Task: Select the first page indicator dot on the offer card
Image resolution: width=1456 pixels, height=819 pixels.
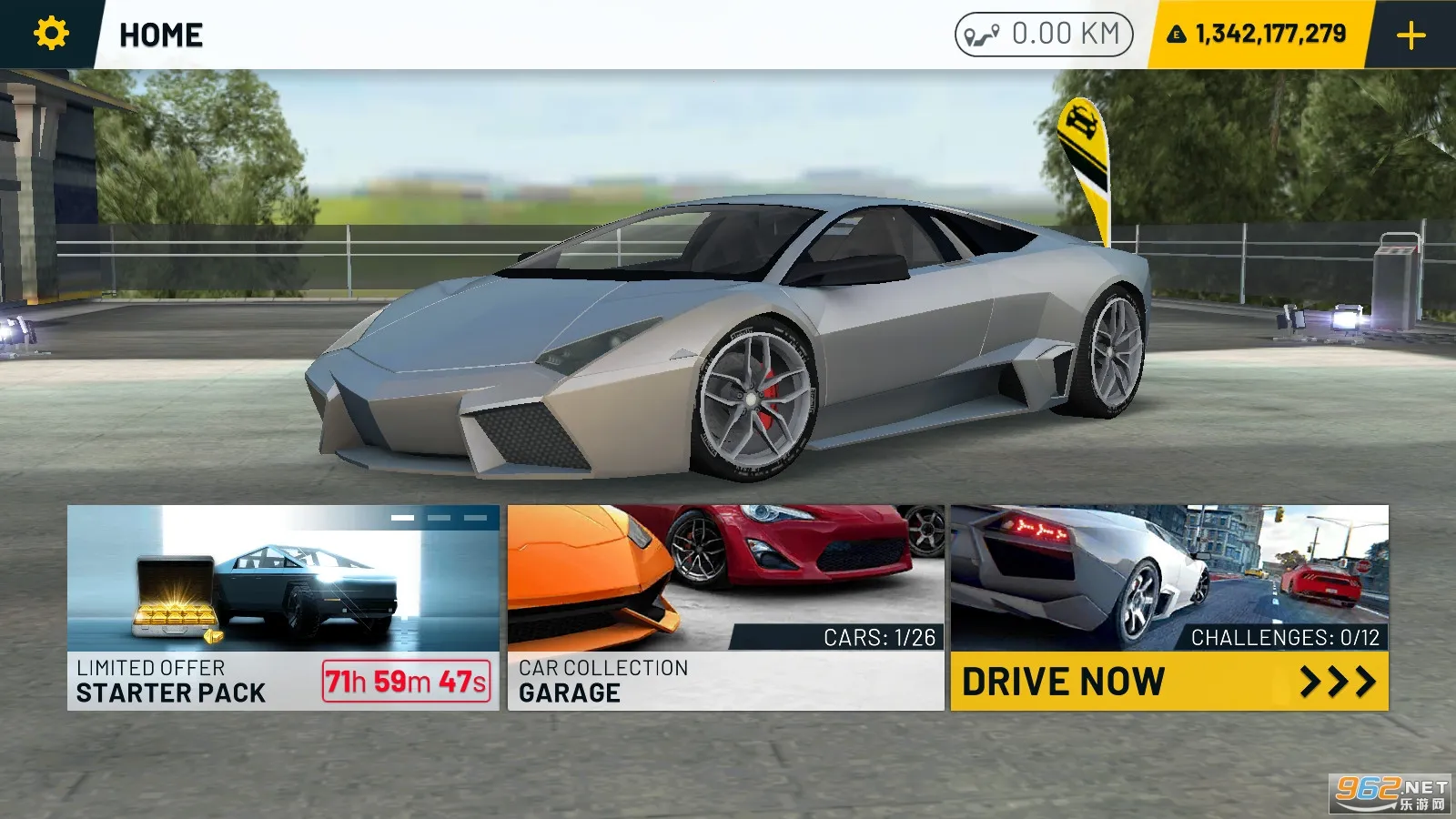Action: pos(402,518)
